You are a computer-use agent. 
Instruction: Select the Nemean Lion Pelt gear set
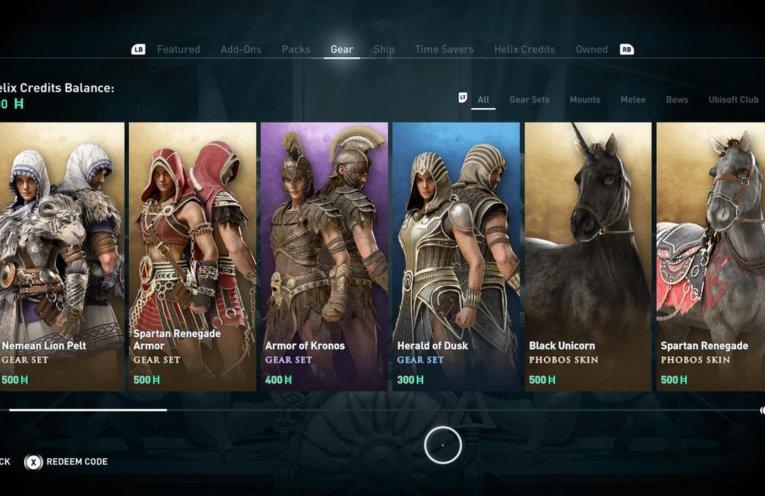(x=62, y=256)
